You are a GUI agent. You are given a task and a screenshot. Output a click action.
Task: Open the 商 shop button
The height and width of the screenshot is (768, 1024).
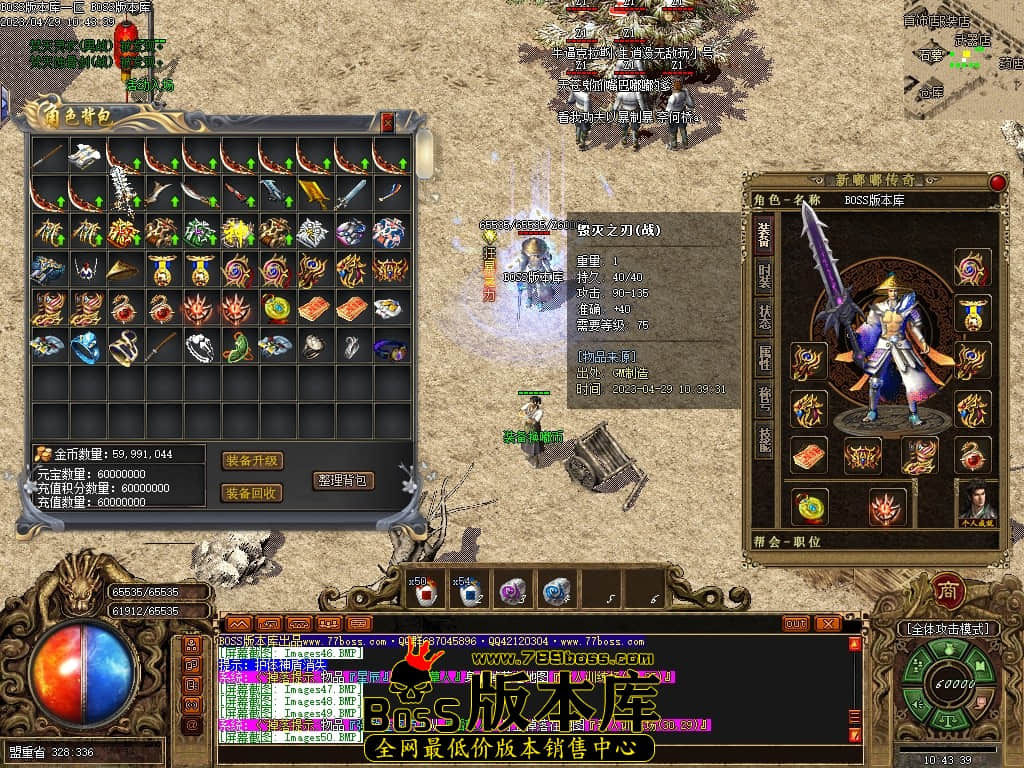(x=948, y=591)
